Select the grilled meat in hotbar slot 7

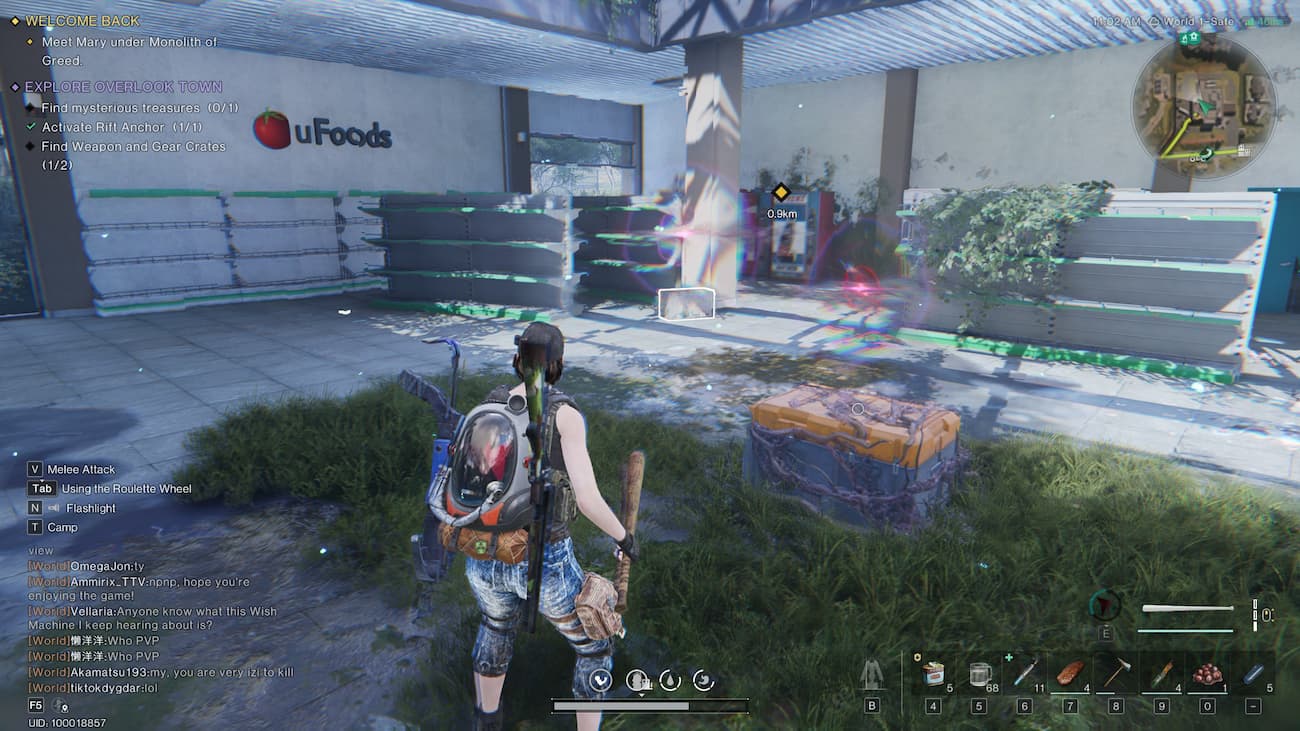click(1072, 674)
